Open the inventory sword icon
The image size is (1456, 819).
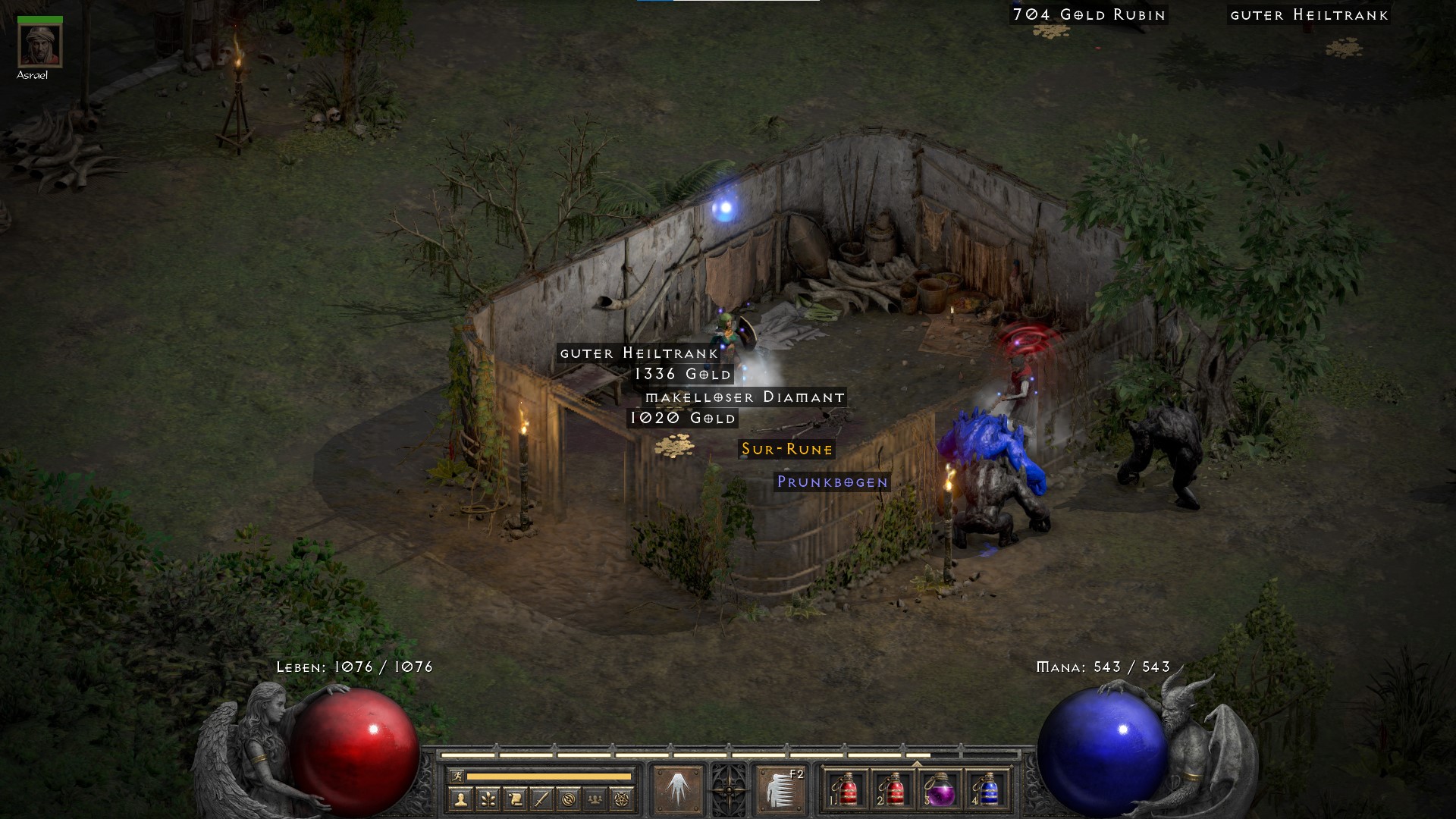coord(541,799)
